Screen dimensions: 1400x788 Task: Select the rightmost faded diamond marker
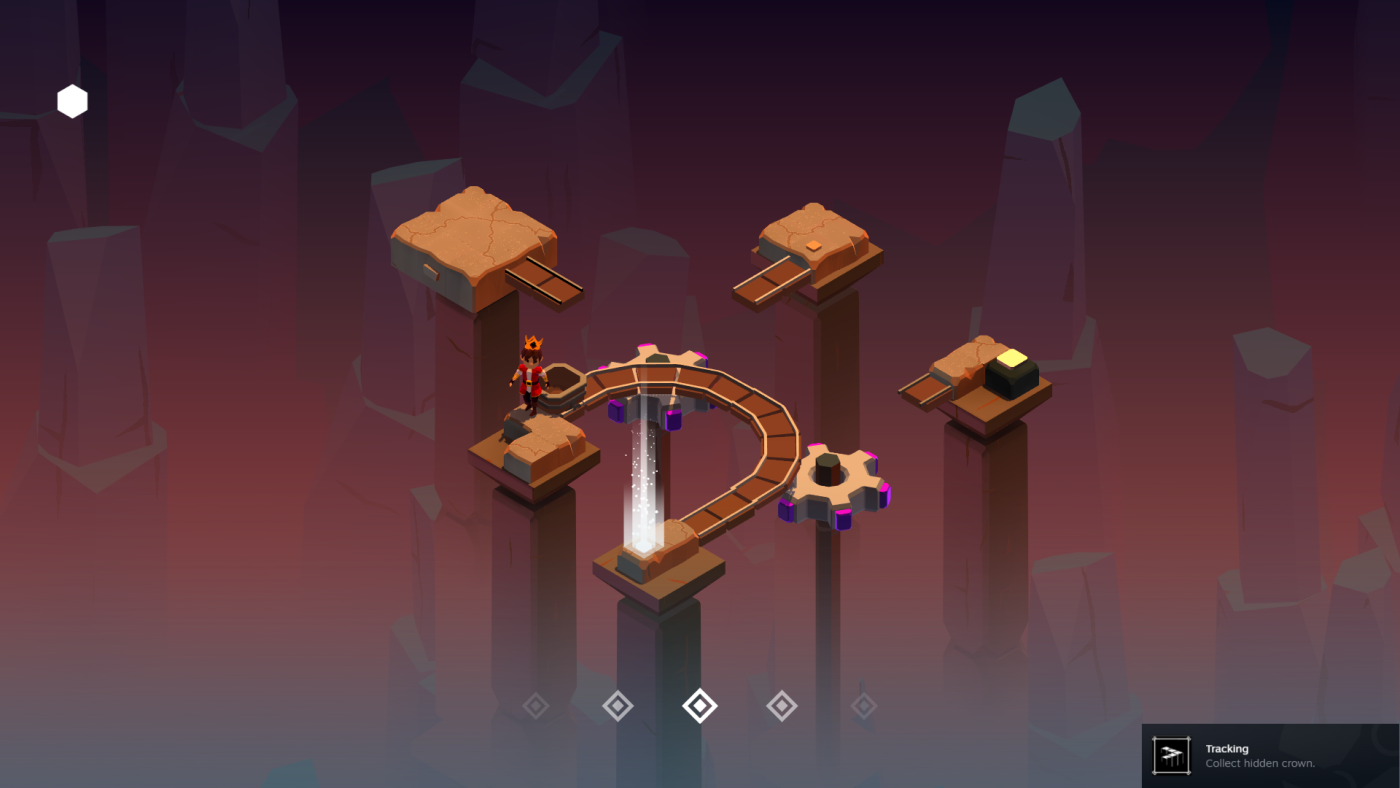[x=863, y=705]
